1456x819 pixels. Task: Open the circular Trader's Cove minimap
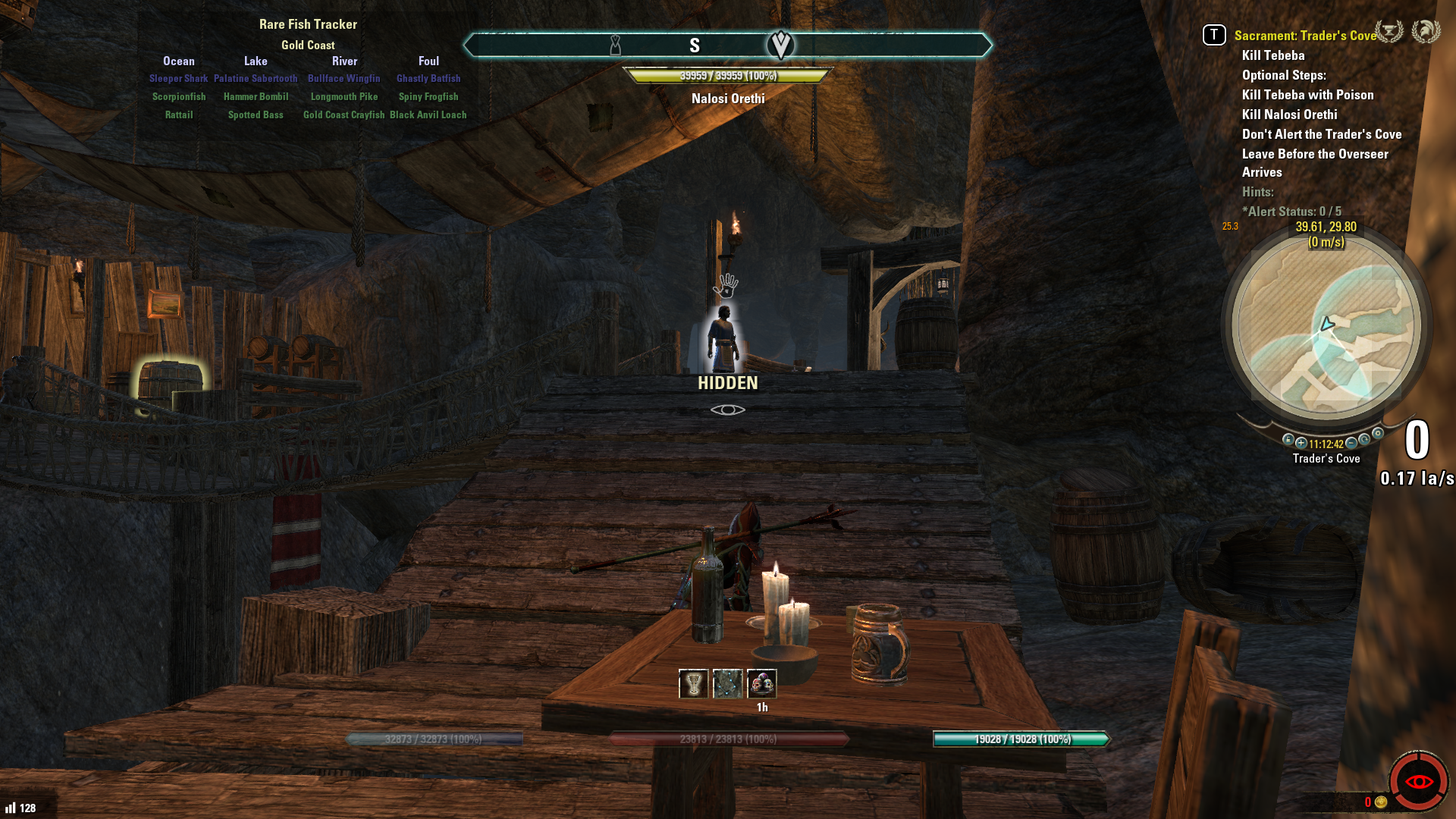pyautogui.click(x=1326, y=326)
